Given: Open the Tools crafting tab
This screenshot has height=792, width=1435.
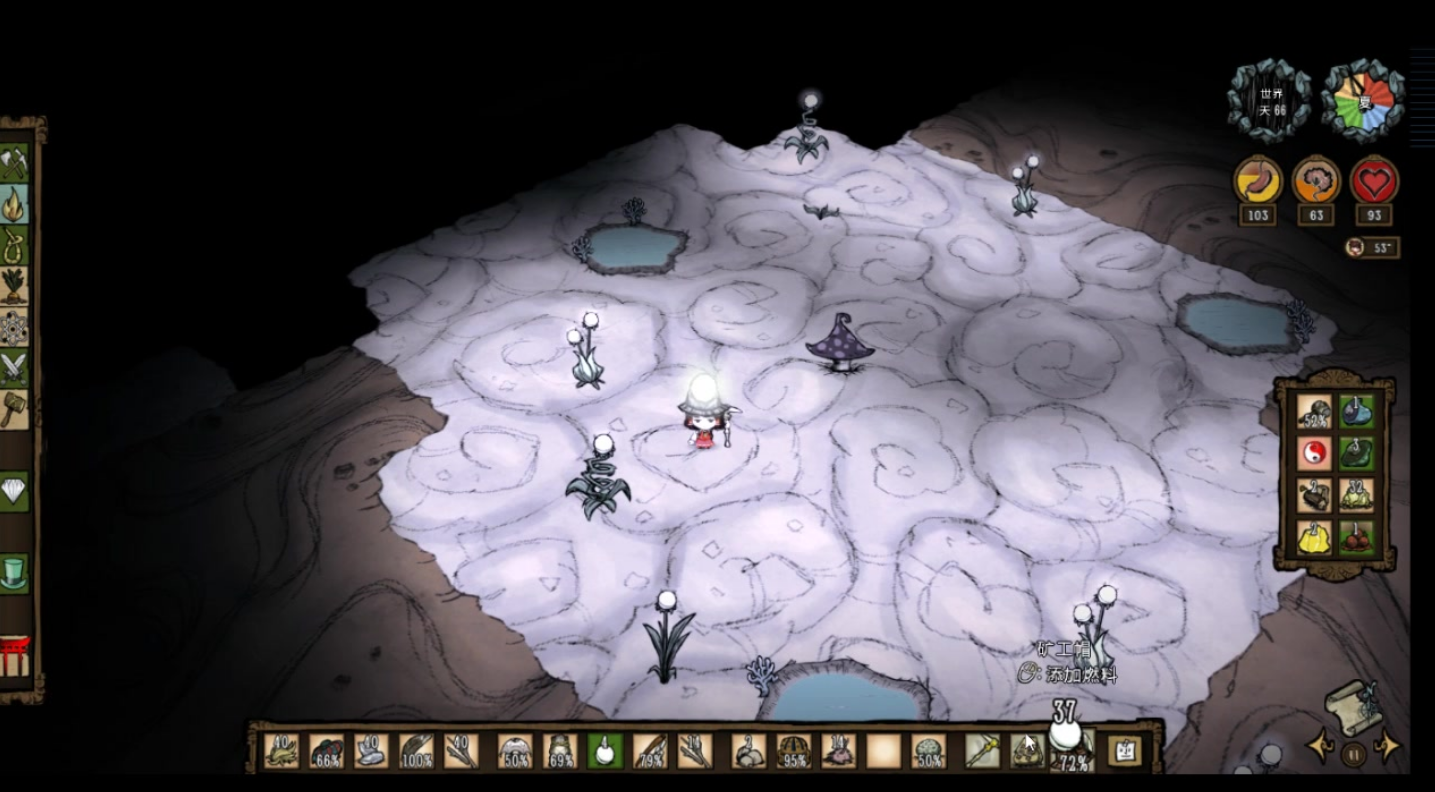Looking at the screenshot, I should click(x=14, y=162).
